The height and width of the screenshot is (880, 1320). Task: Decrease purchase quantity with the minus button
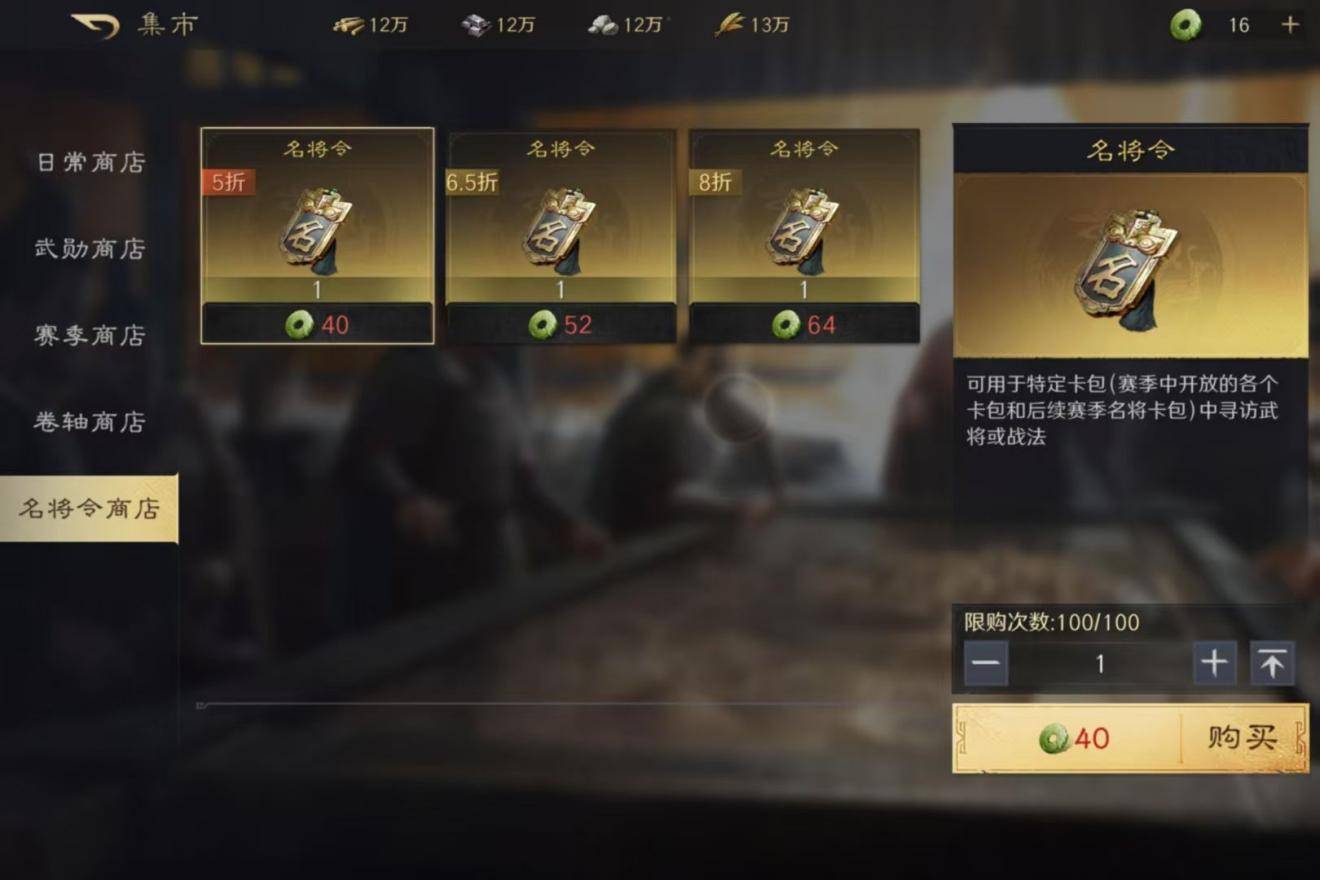click(986, 664)
